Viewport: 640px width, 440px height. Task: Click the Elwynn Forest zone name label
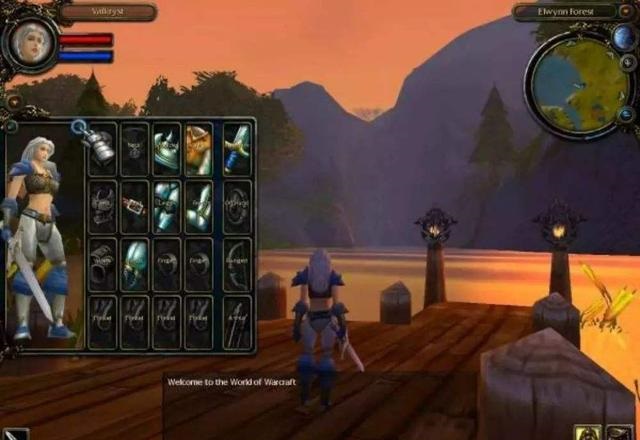click(567, 12)
